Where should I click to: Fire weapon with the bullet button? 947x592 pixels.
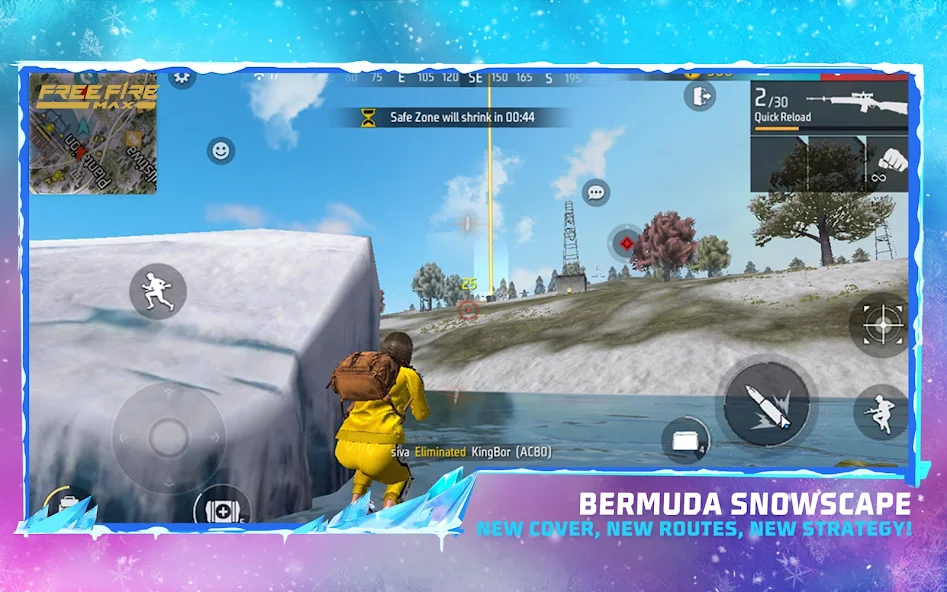click(x=766, y=404)
